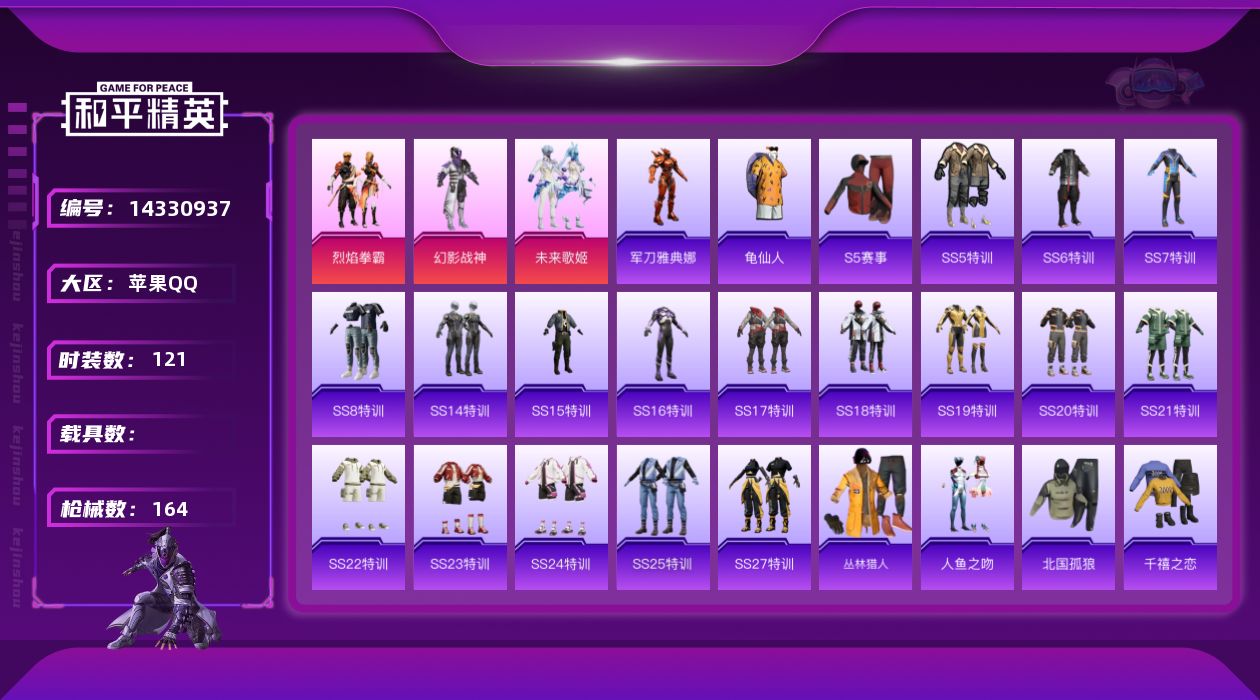The width and height of the screenshot is (1260, 700).
Task: Open the 人鱼之吻 outfit tile
Action: point(967,517)
